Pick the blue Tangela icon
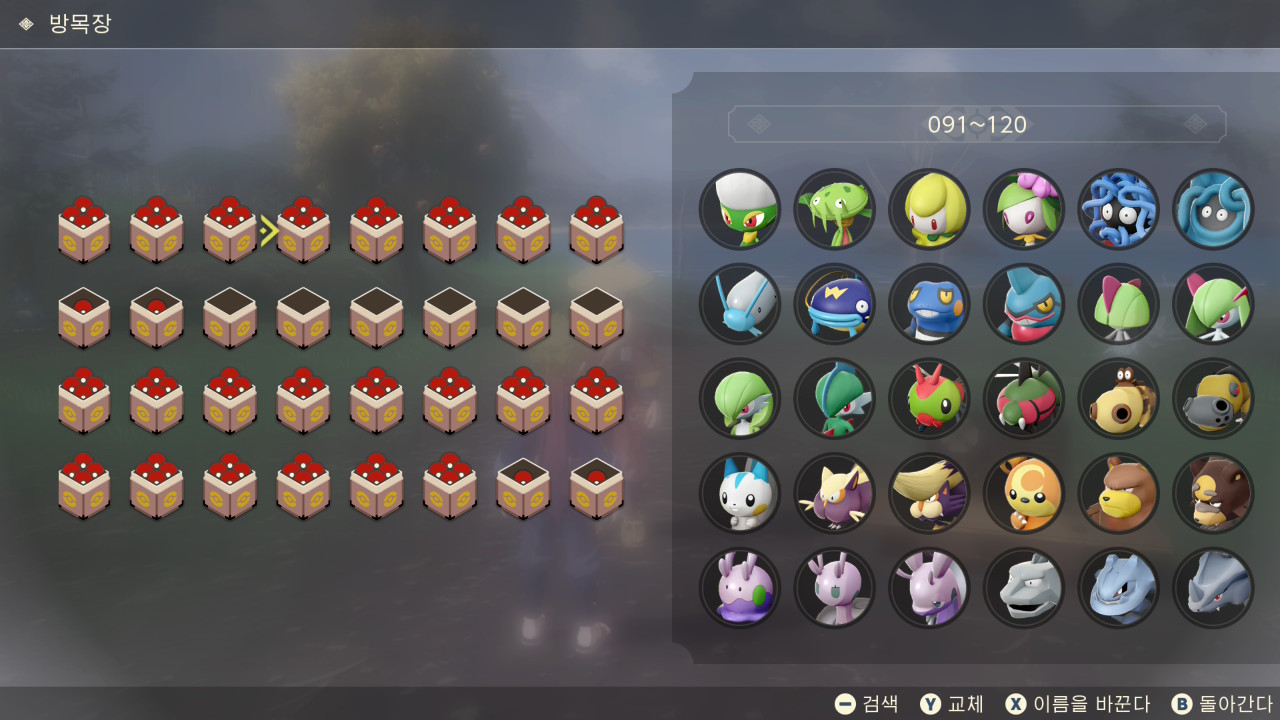This screenshot has width=1280, height=720. pos(1118,209)
